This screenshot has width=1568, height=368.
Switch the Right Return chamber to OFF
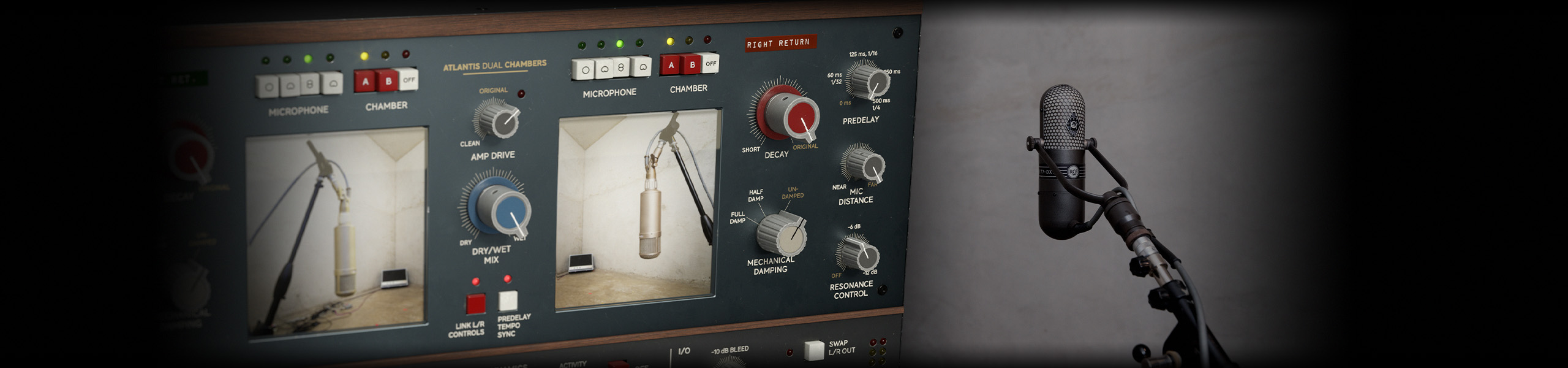click(x=710, y=63)
